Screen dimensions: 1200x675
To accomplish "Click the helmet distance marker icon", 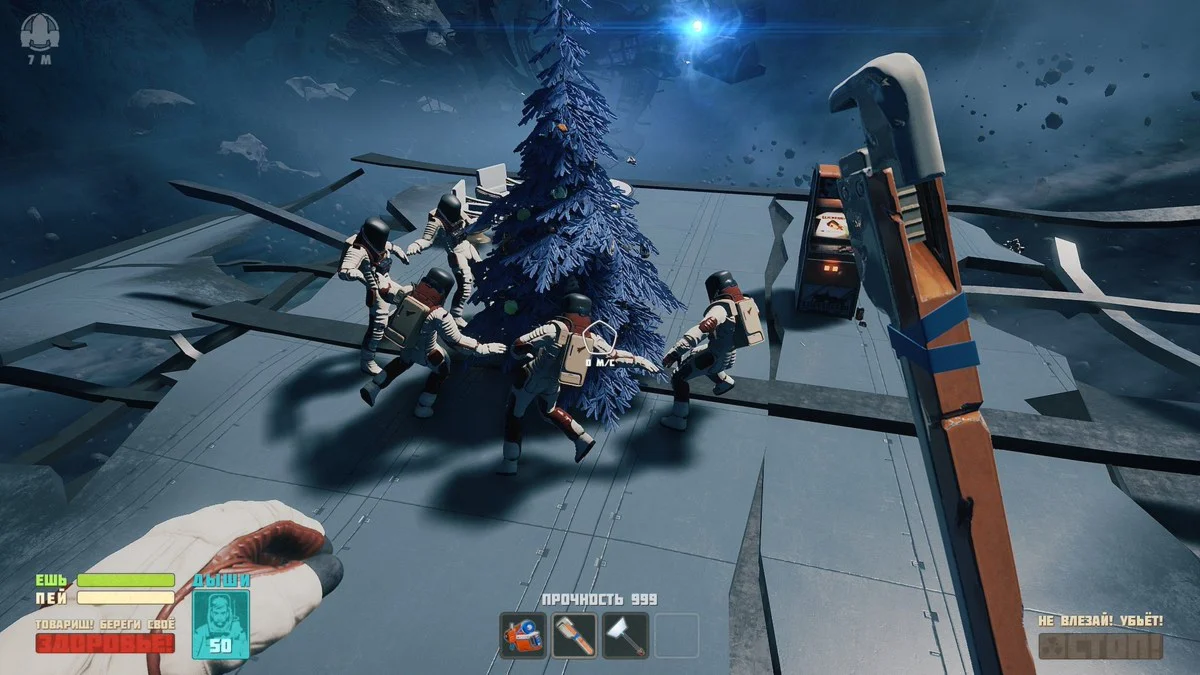I will click(39, 31).
